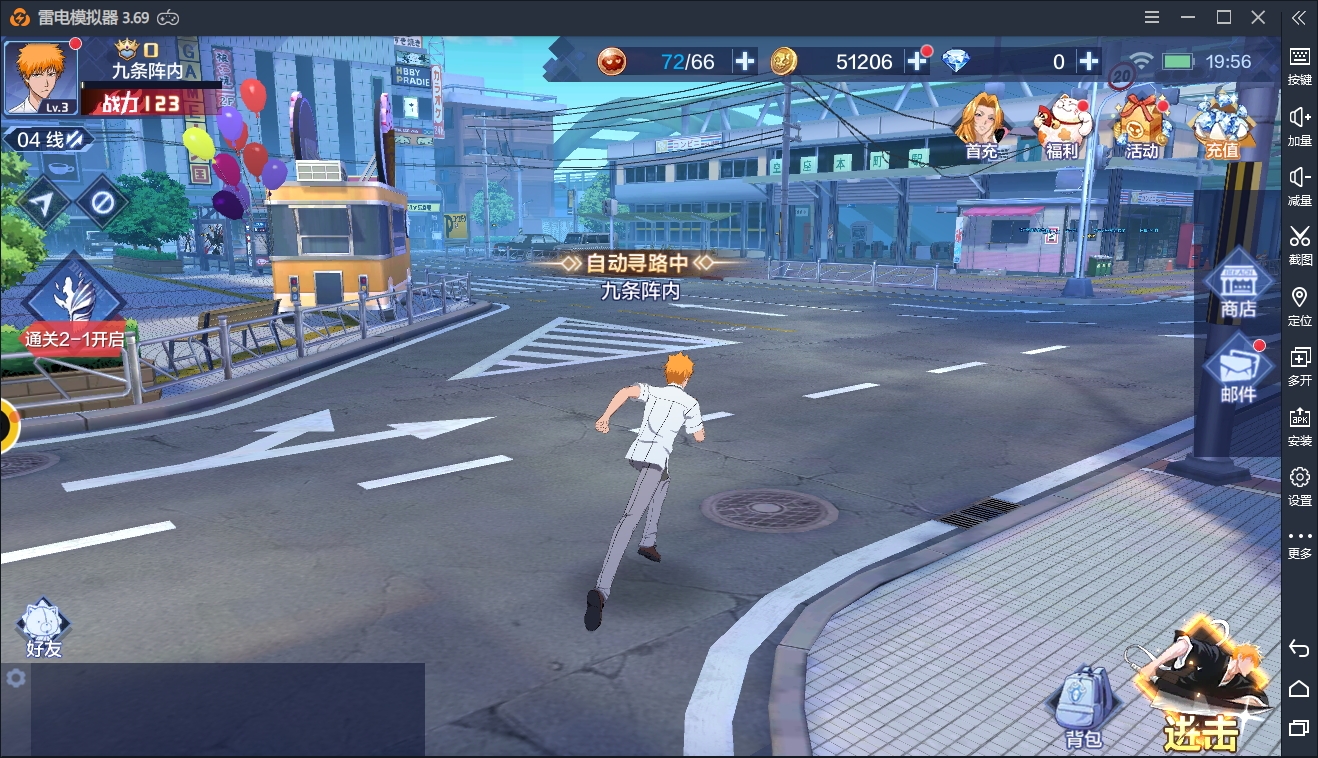Take a screenshot with 截图 tool

pyautogui.click(x=1299, y=245)
